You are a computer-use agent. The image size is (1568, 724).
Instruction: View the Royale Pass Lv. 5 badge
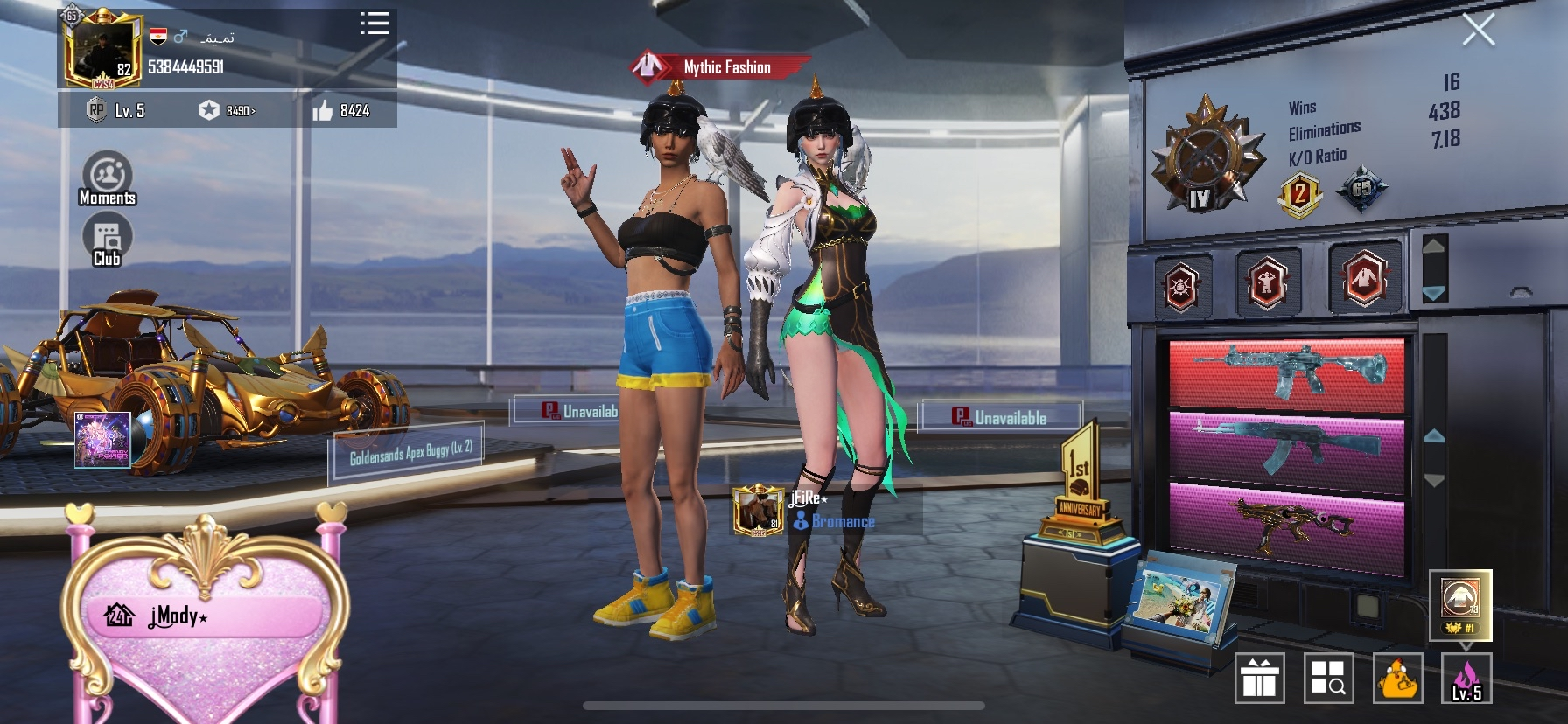coord(115,111)
